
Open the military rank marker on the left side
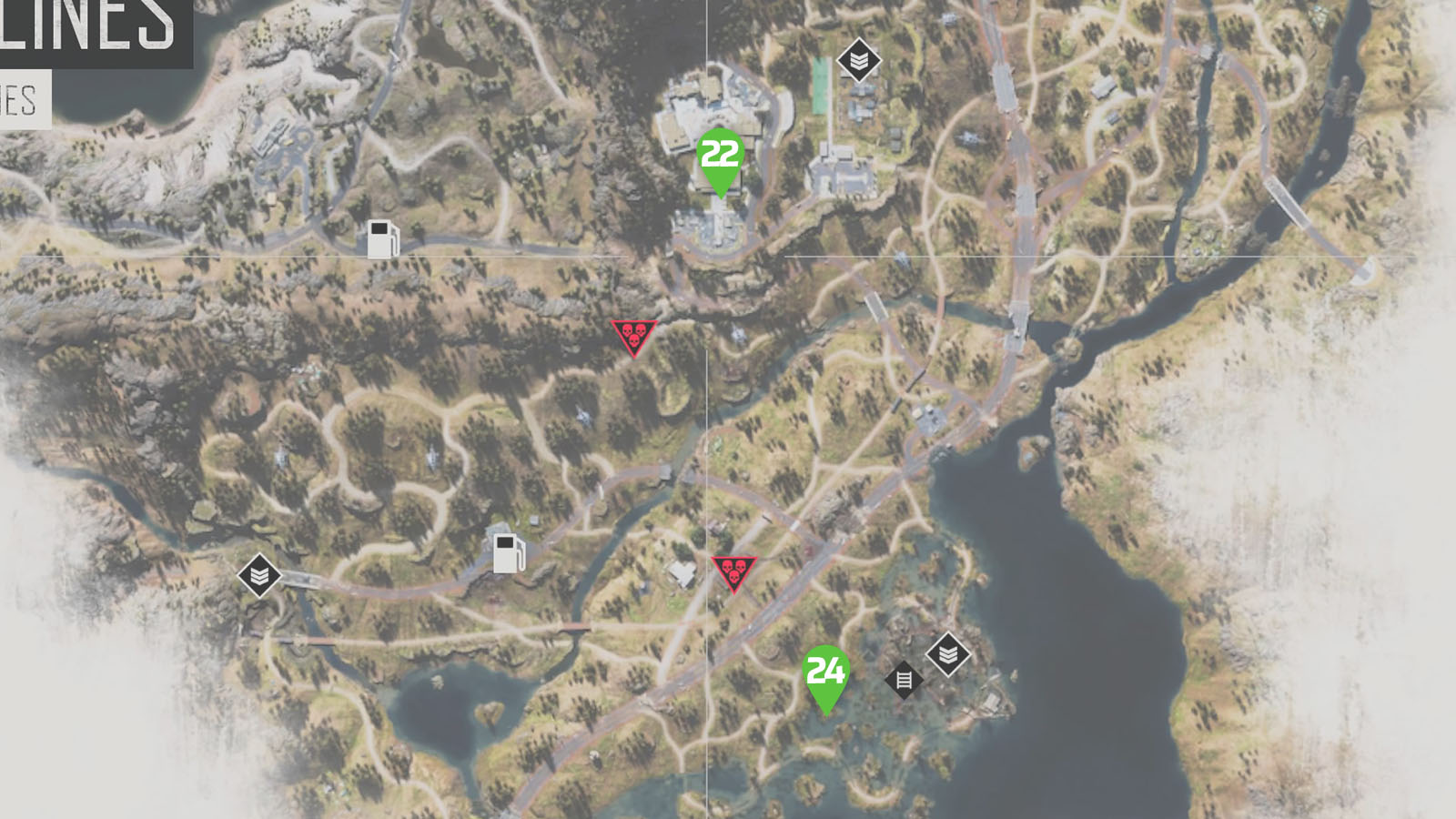point(259,577)
